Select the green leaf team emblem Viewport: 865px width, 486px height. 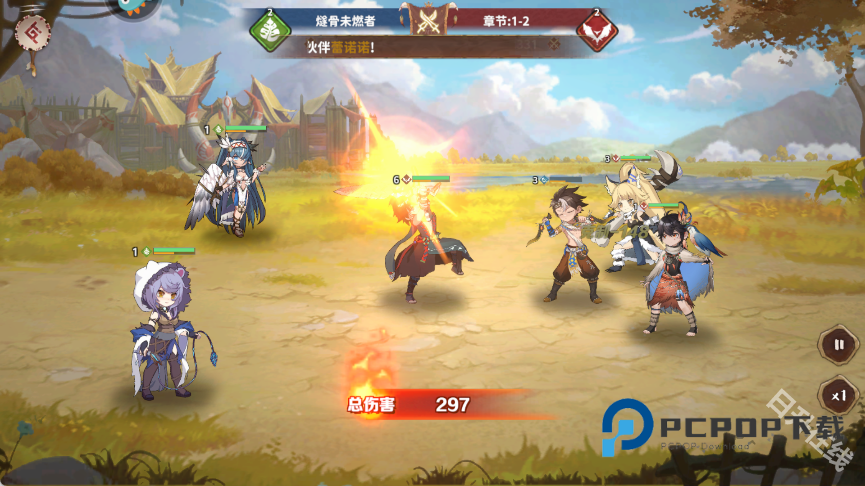coord(269,31)
